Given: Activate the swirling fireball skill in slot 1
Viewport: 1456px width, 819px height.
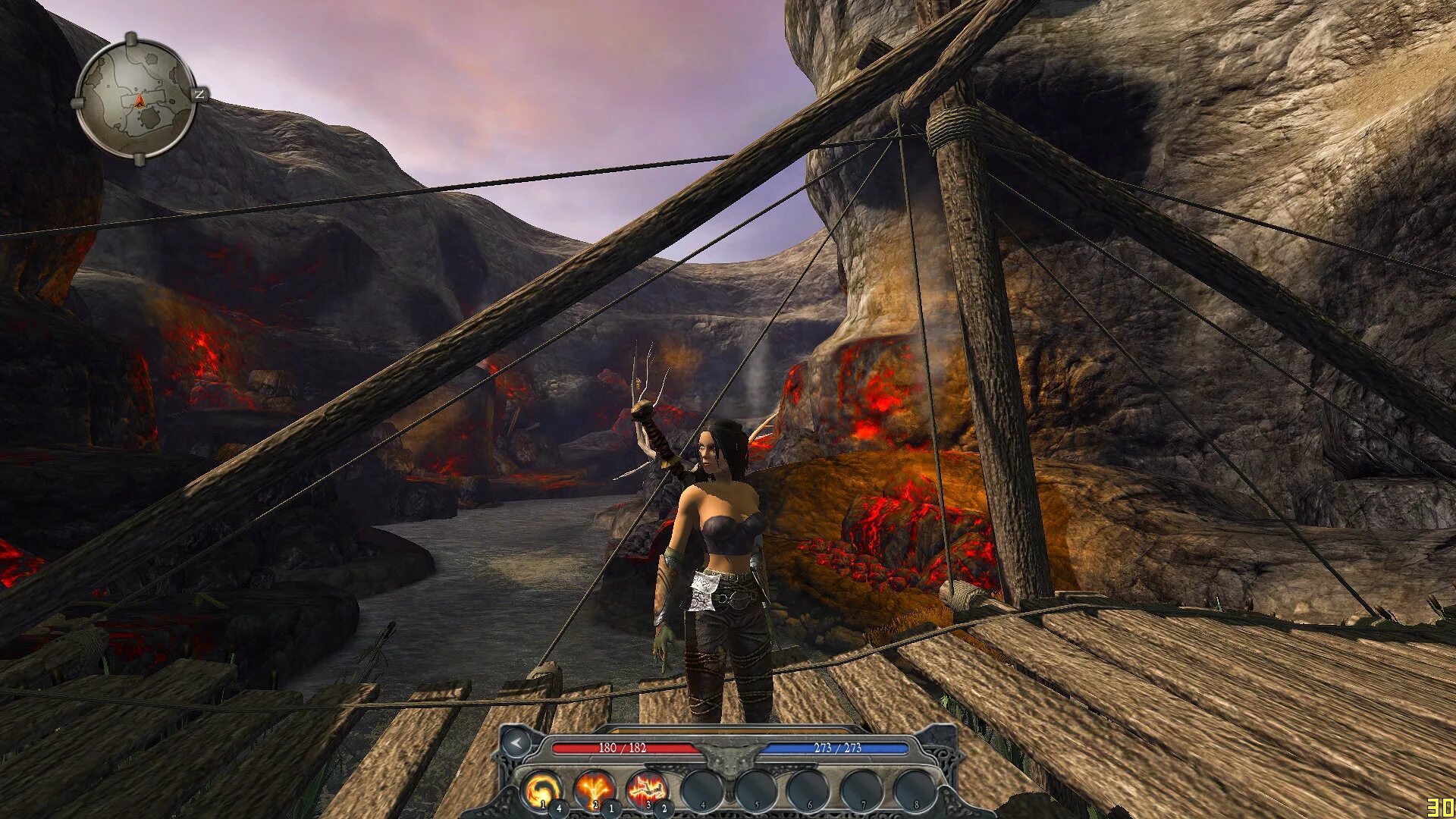Looking at the screenshot, I should 541,790.
